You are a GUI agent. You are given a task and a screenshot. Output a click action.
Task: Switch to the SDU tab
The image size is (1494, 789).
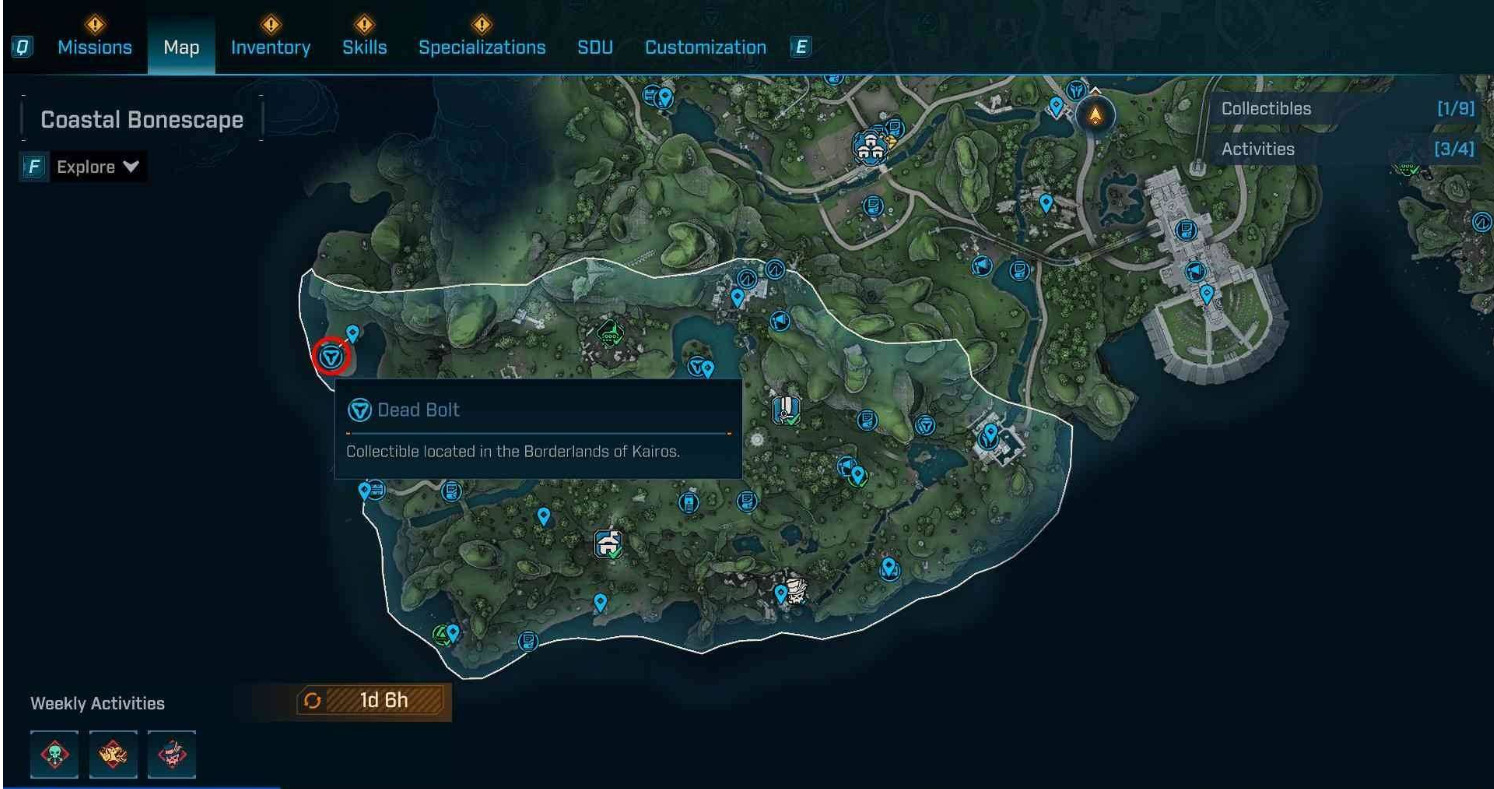pos(595,47)
